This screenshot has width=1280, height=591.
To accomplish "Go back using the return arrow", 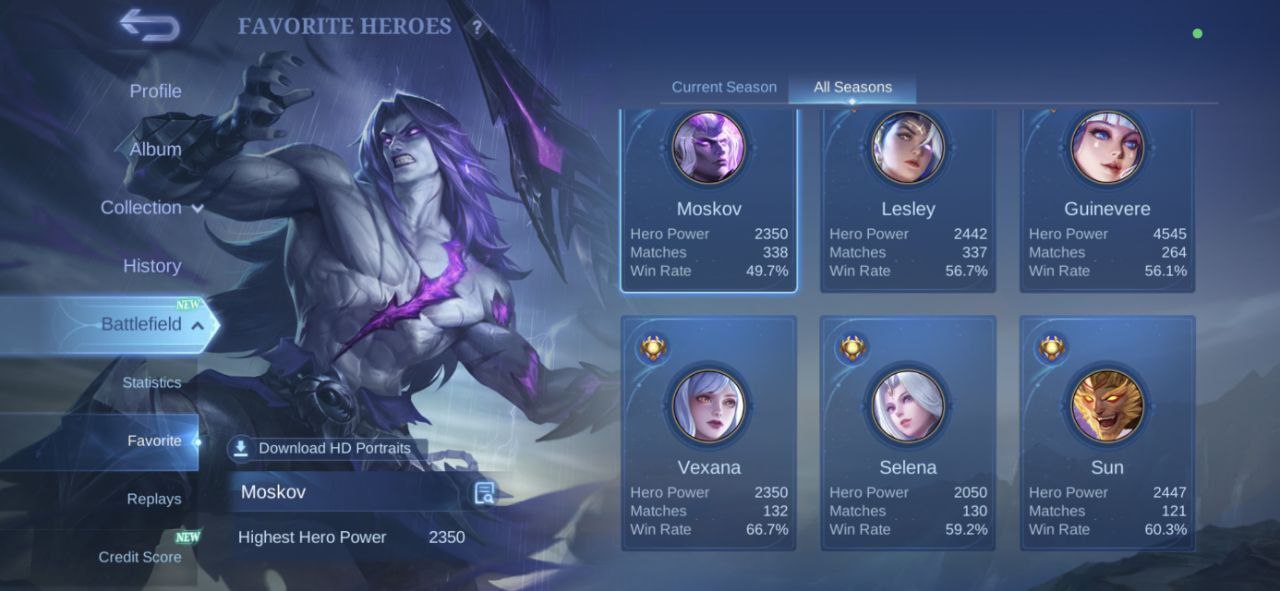I will (150, 25).
